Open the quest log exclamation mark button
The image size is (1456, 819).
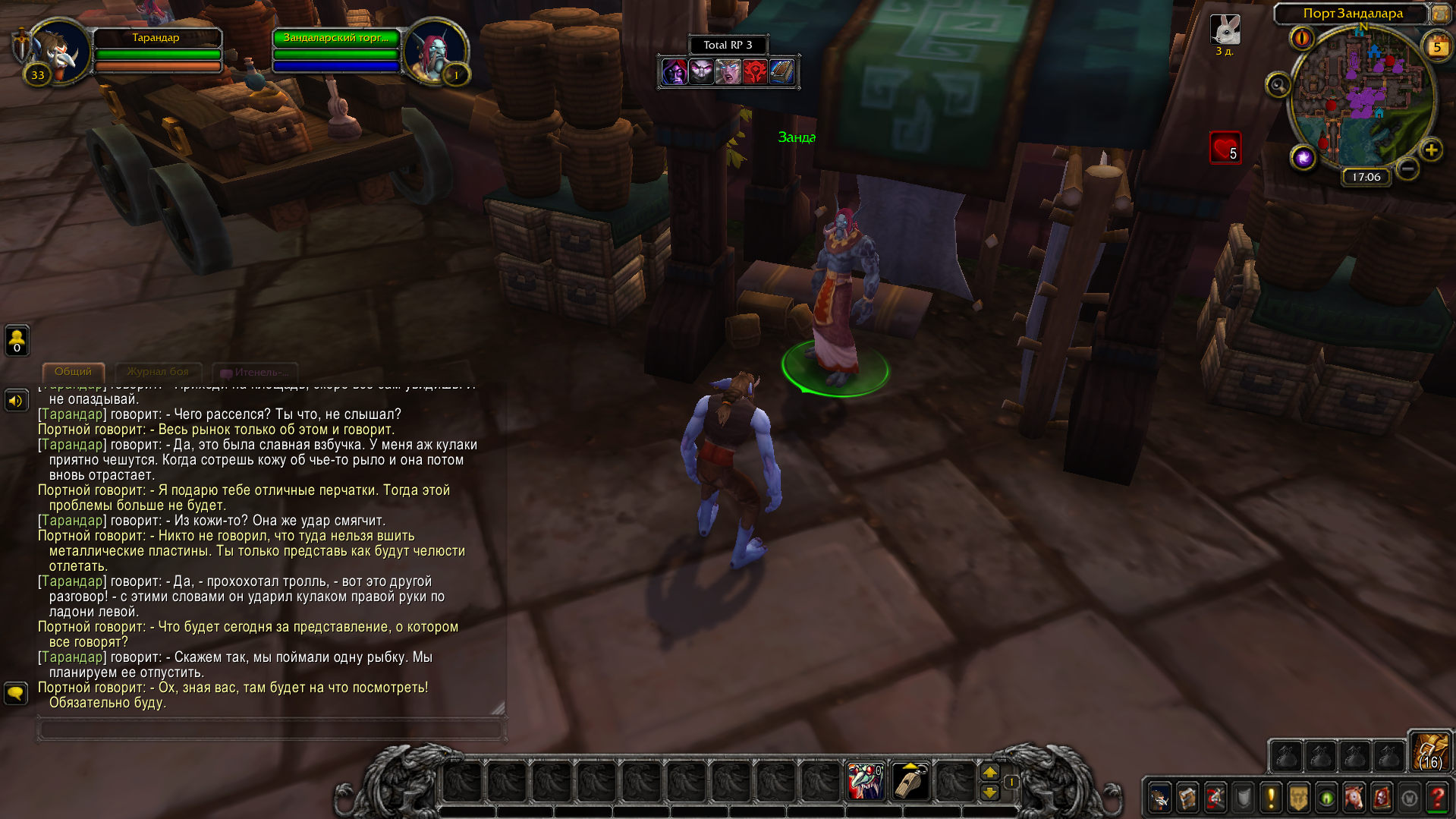(x=1271, y=798)
